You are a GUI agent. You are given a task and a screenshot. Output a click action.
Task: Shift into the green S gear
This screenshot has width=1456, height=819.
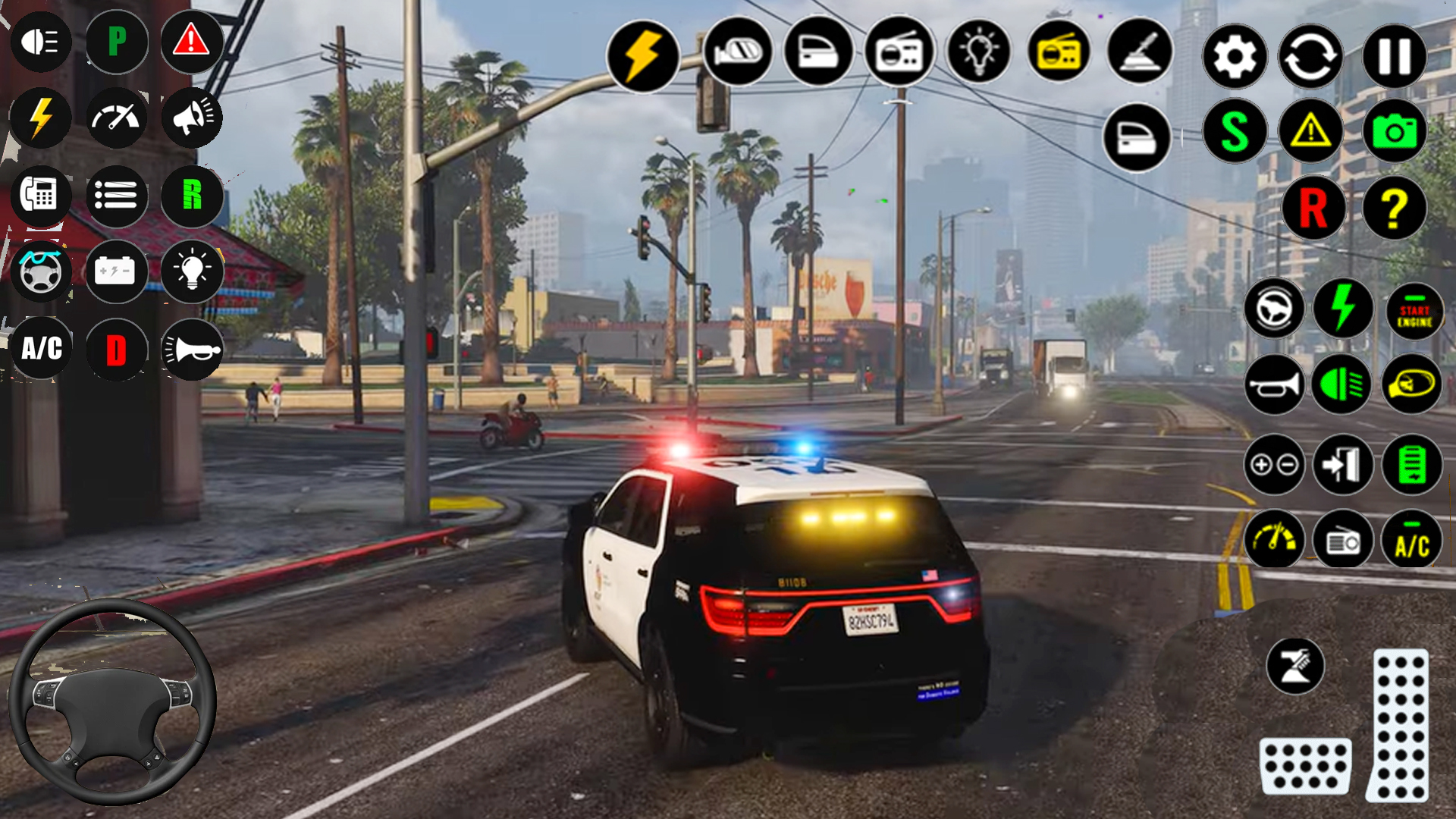click(1235, 130)
